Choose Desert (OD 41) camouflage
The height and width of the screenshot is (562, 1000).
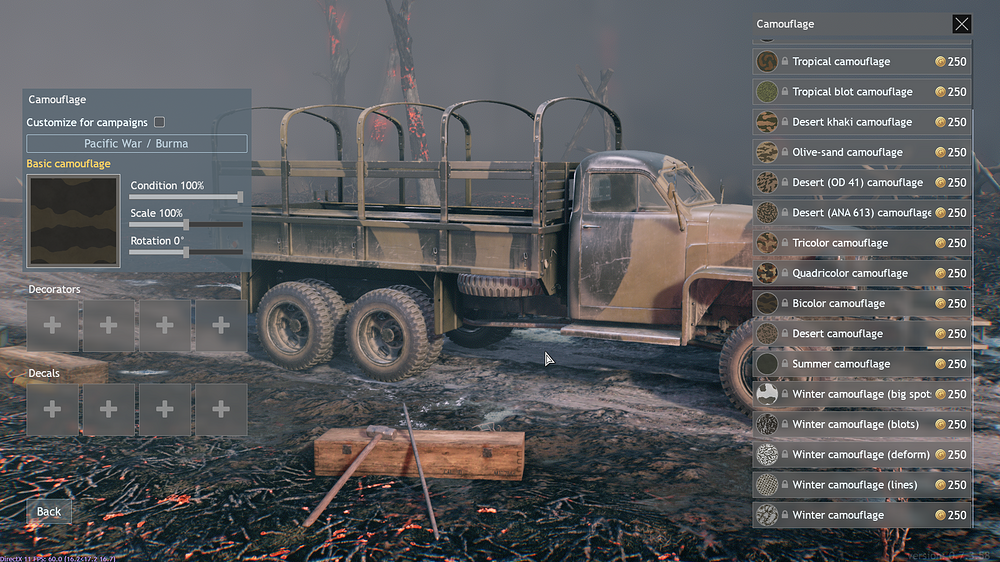(x=857, y=182)
